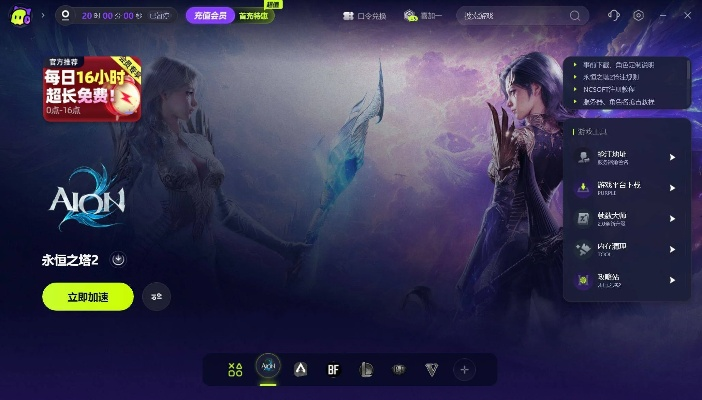Click the round button beside 立即加速
This screenshot has height=400, width=702.
(x=157, y=296)
